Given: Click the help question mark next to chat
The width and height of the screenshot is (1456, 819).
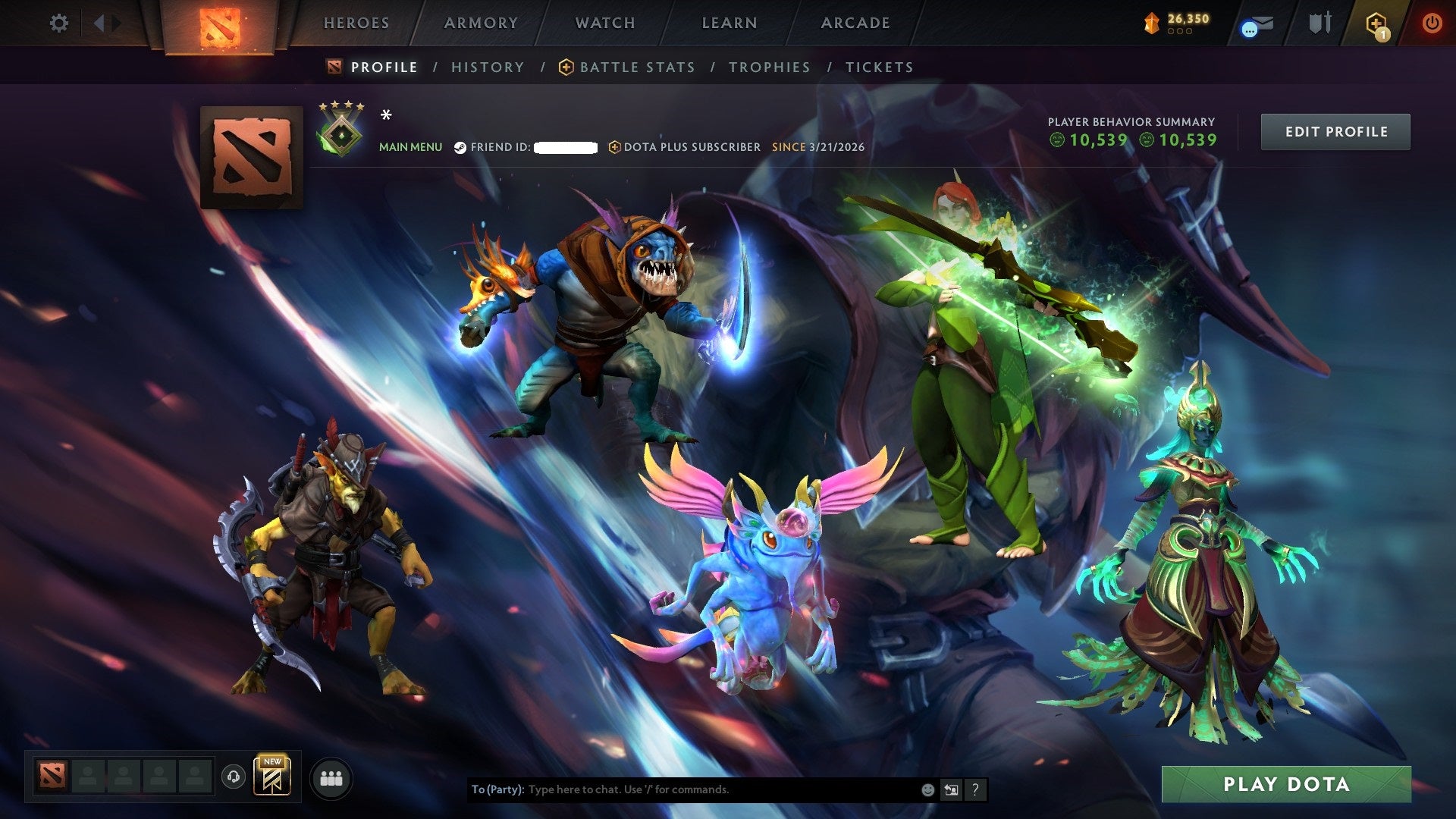Looking at the screenshot, I should click(x=975, y=789).
